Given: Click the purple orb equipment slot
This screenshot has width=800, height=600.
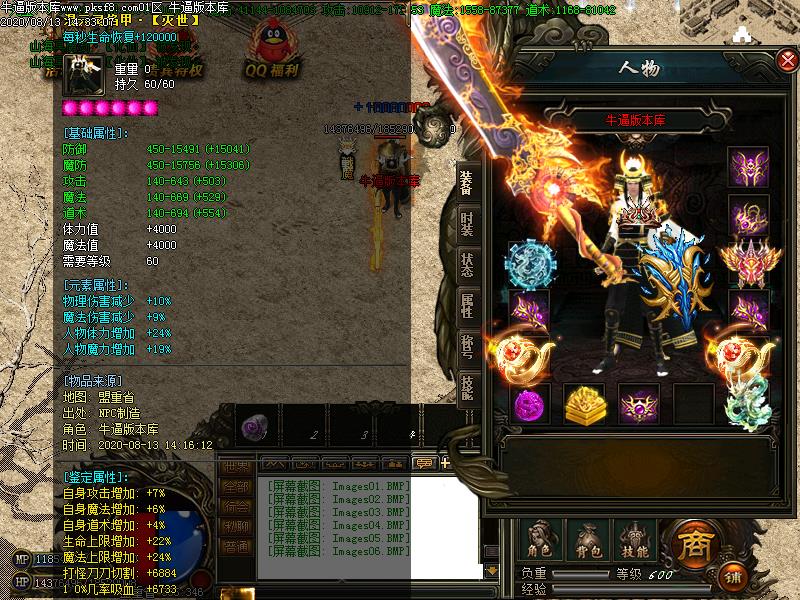Looking at the screenshot, I should pos(529,404).
